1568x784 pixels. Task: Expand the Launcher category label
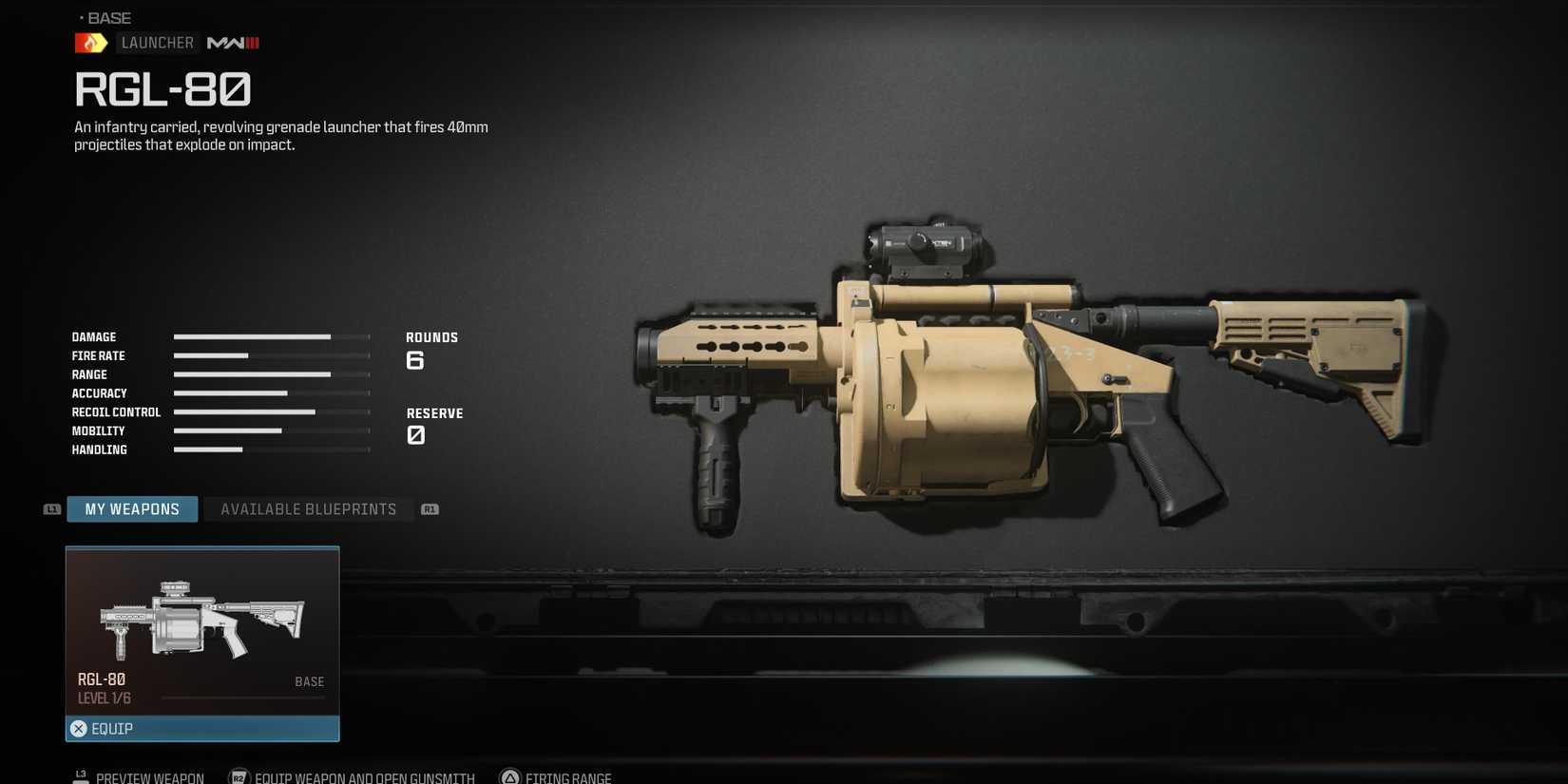(157, 42)
